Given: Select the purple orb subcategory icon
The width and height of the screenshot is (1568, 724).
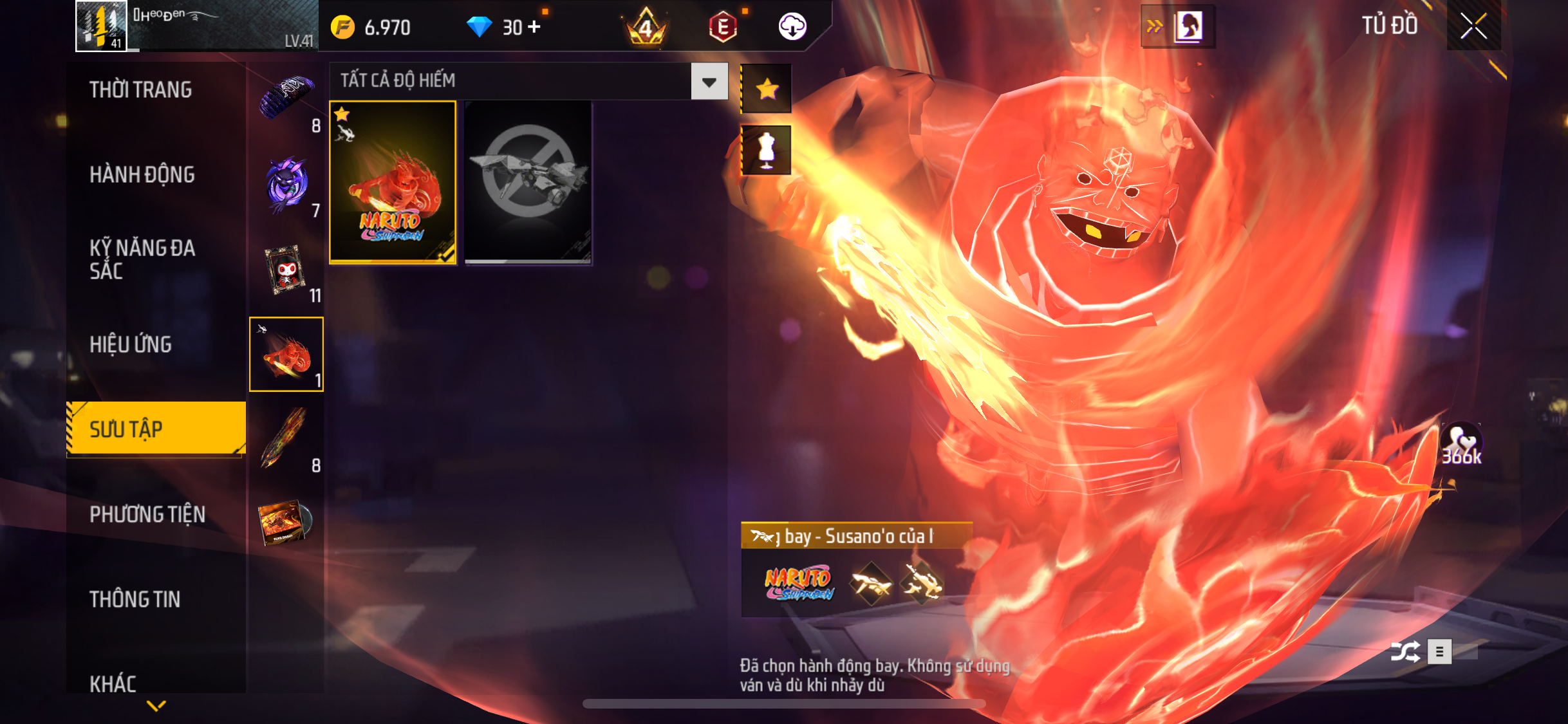Looking at the screenshot, I should click(x=287, y=183).
